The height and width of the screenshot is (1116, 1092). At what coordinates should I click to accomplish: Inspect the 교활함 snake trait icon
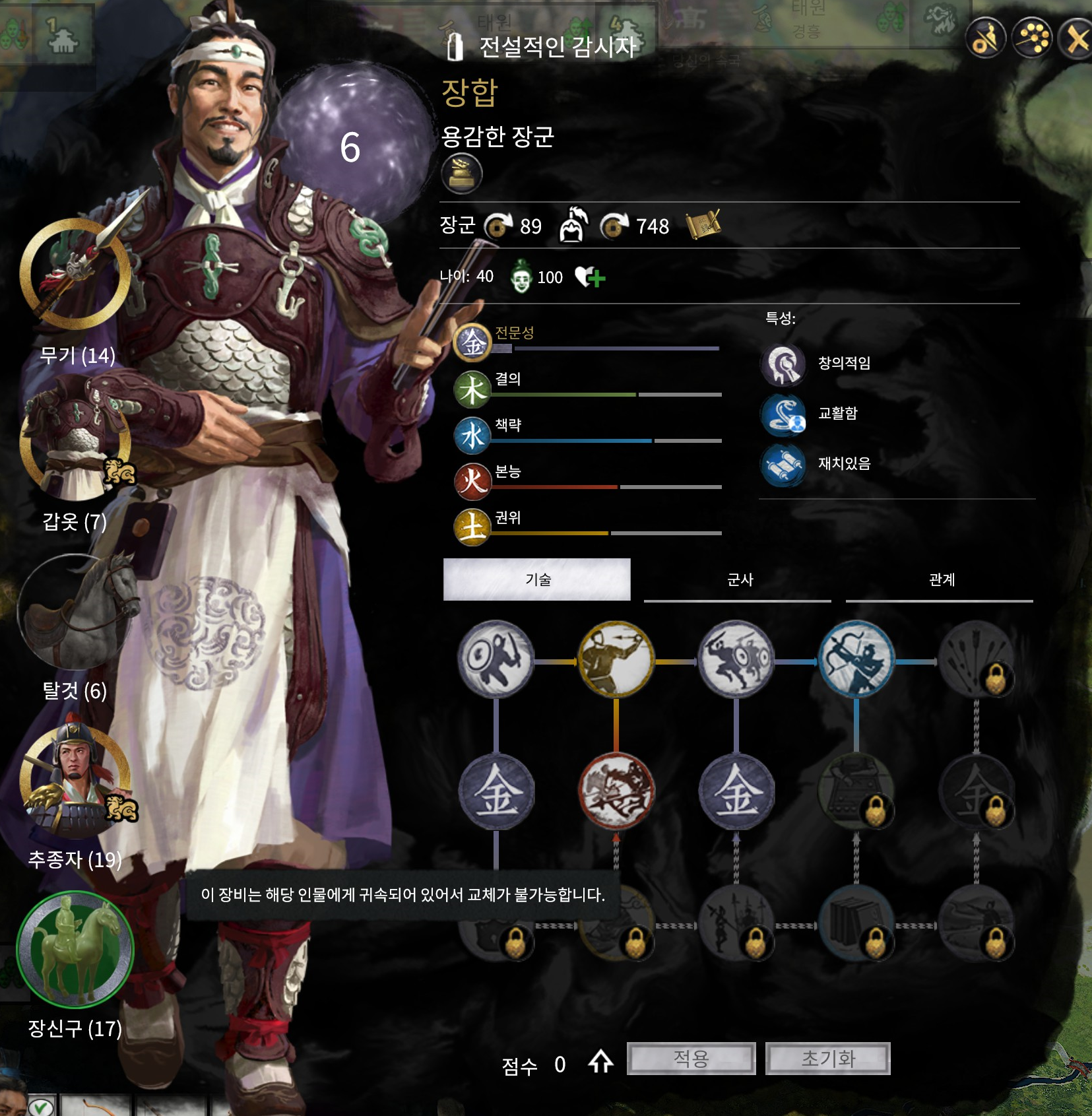783,414
